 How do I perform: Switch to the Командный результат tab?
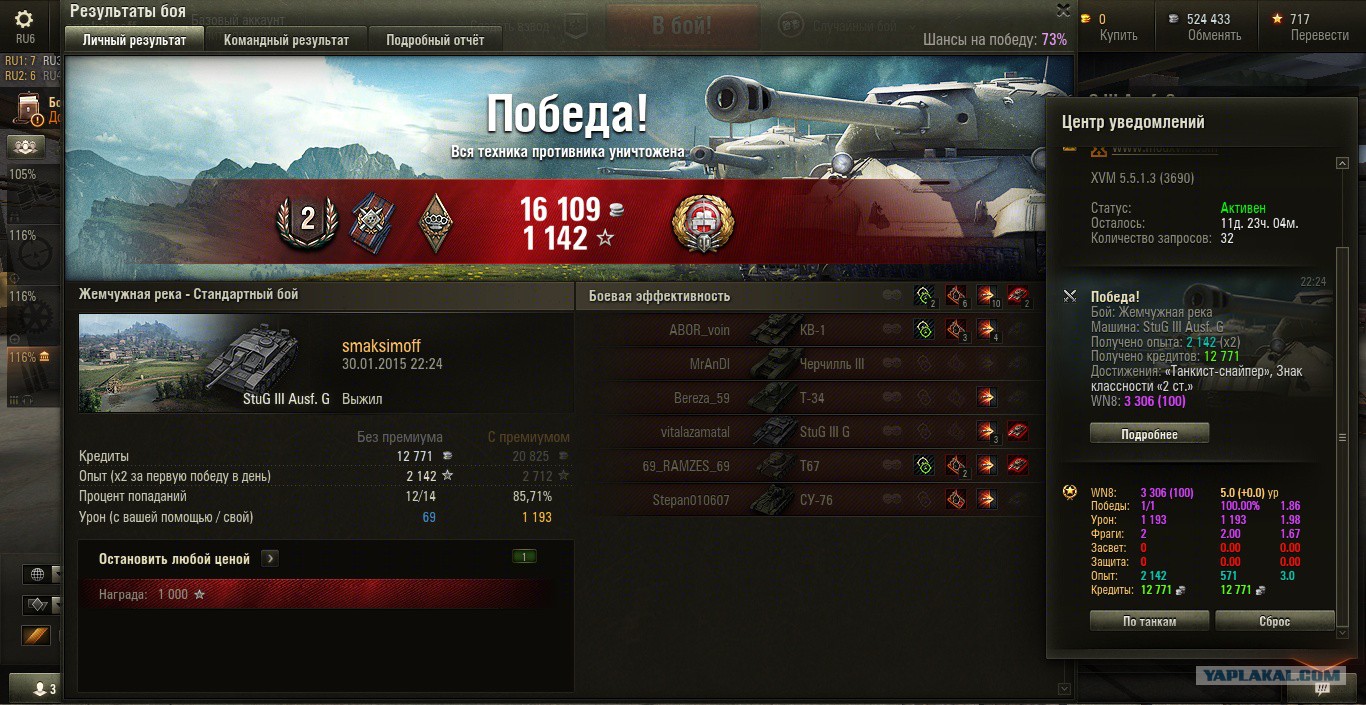(x=286, y=40)
